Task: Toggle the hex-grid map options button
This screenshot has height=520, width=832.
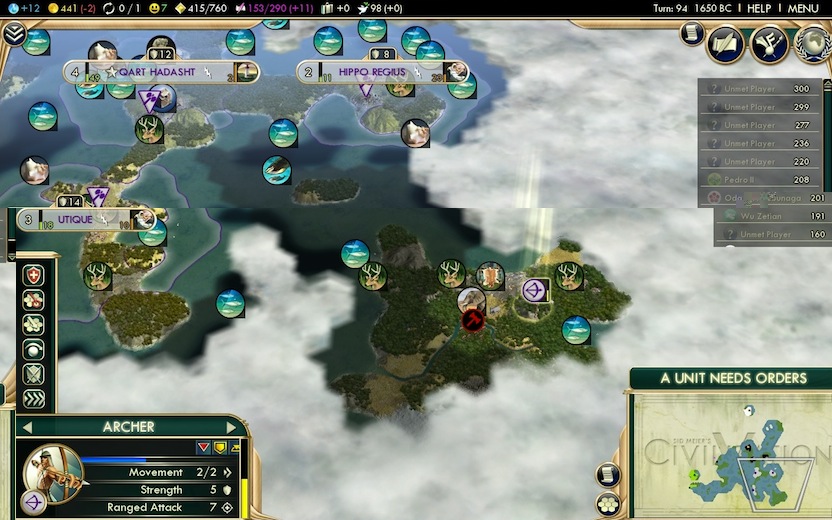Action: tap(607, 504)
